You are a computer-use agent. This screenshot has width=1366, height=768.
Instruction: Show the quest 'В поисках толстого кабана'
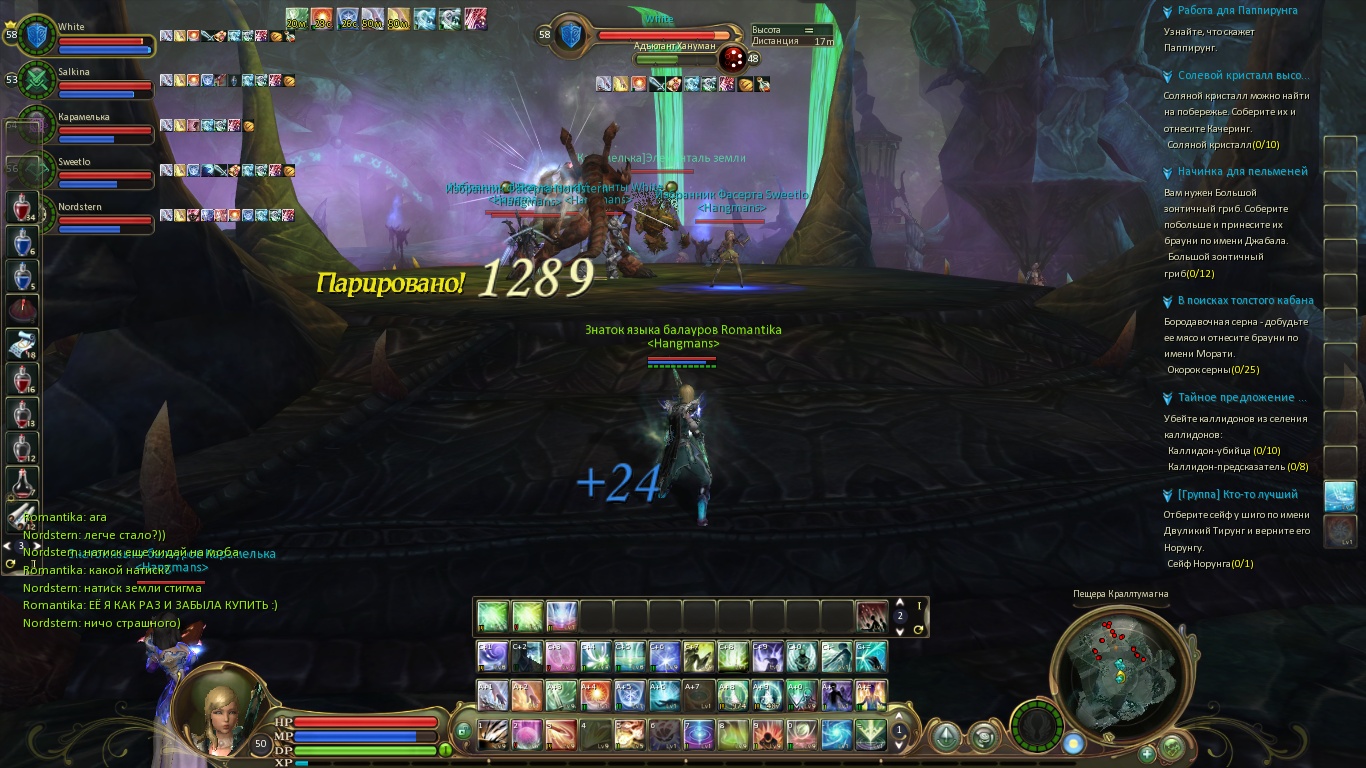point(1245,301)
